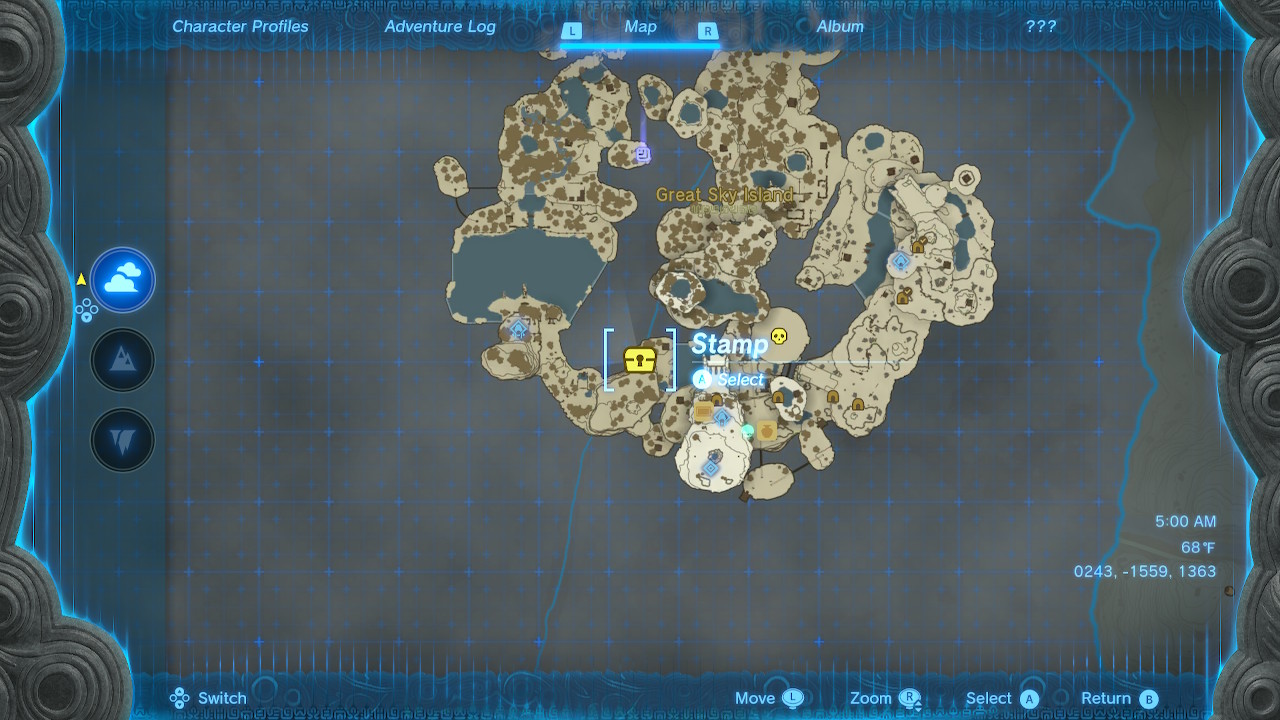Click the Sky layer cloud button
Viewport: 1280px width, 720px height.
pos(122,280)
